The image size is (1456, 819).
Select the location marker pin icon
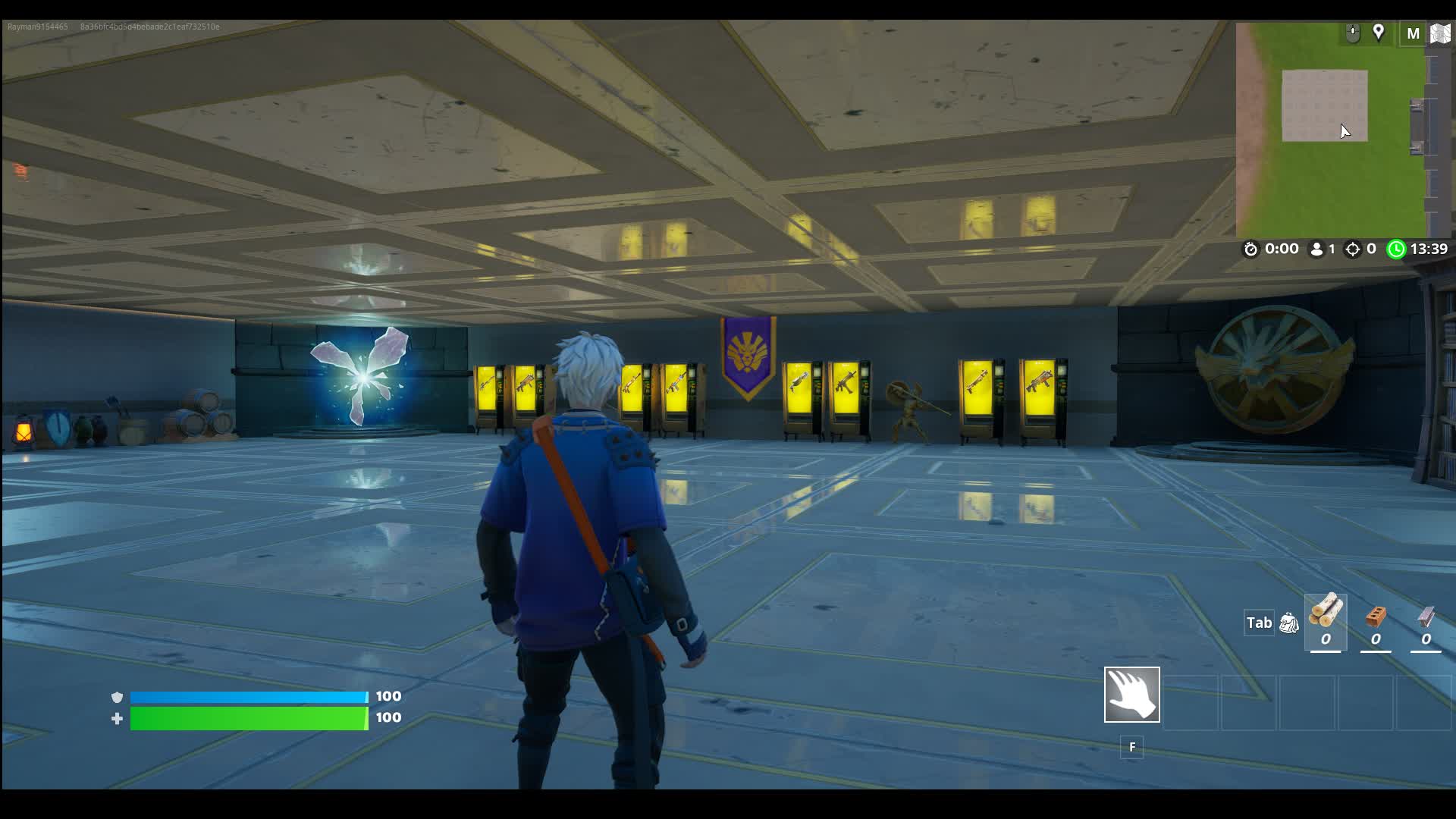(1379, 33)
